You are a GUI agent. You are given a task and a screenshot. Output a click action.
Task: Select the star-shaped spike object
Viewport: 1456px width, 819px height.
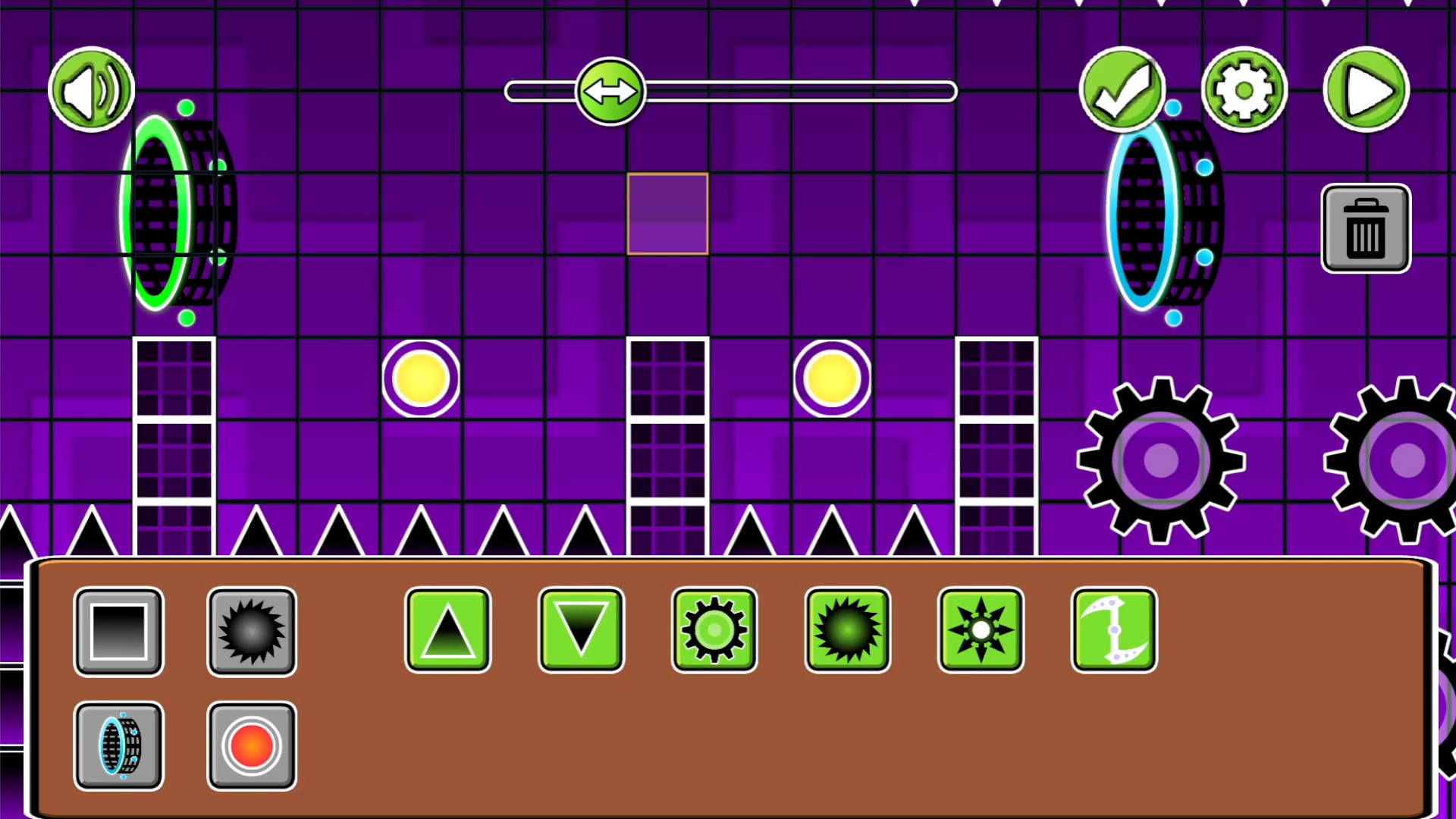(981, 629)
